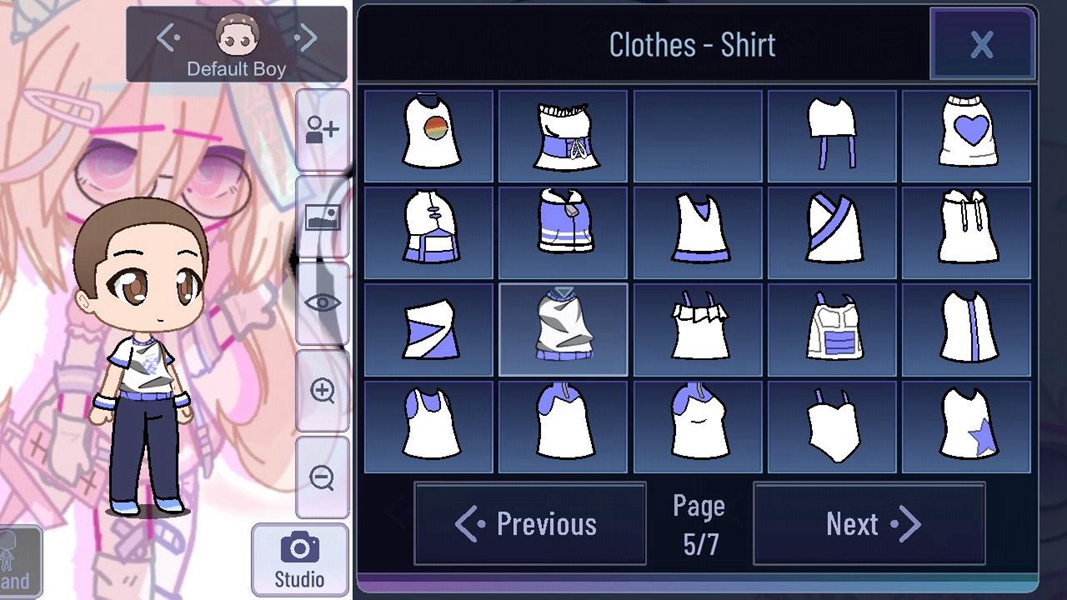
Task: Select the Default Boy character portrait
Action: (x=237, y=36)
